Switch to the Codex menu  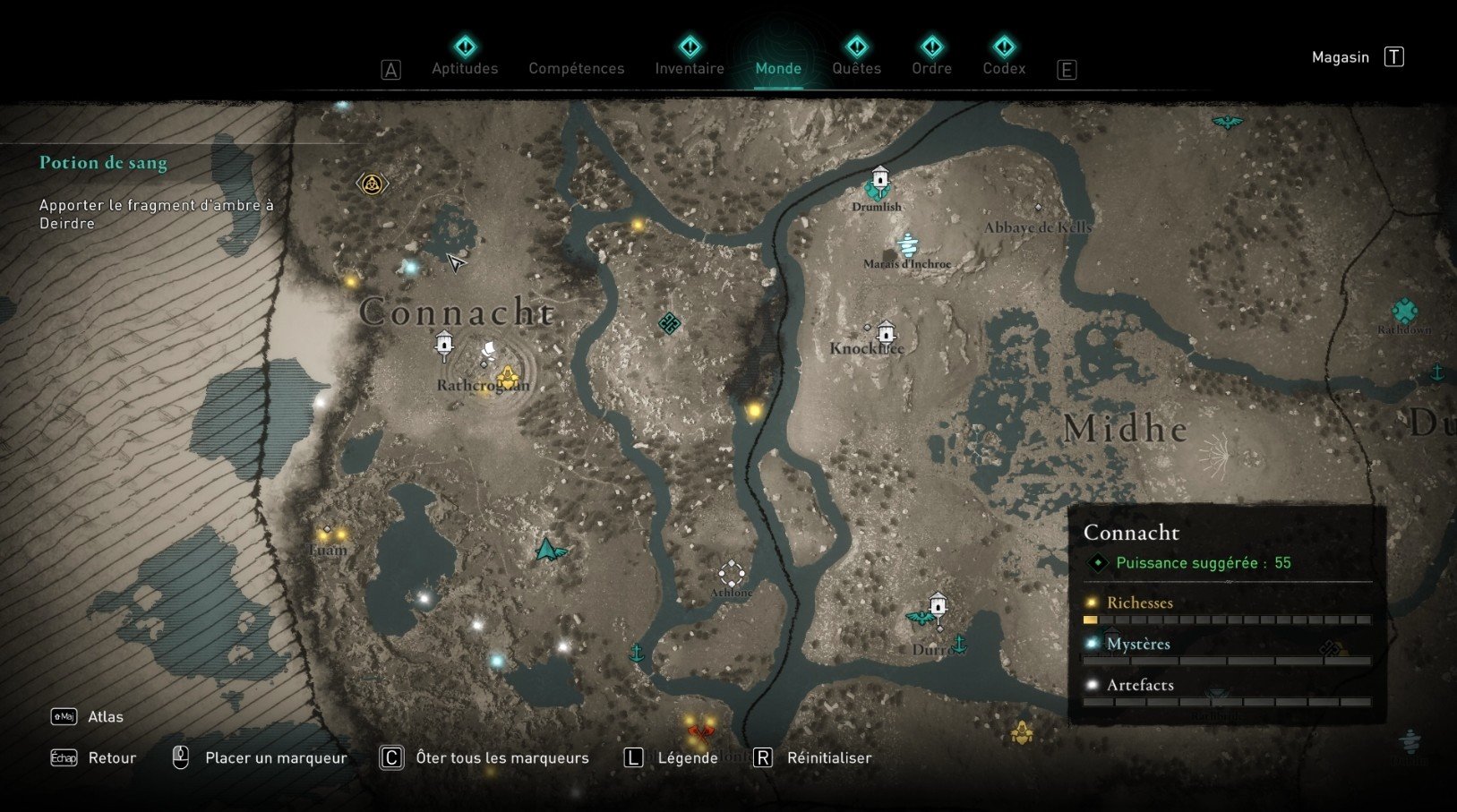point(1004,68)
